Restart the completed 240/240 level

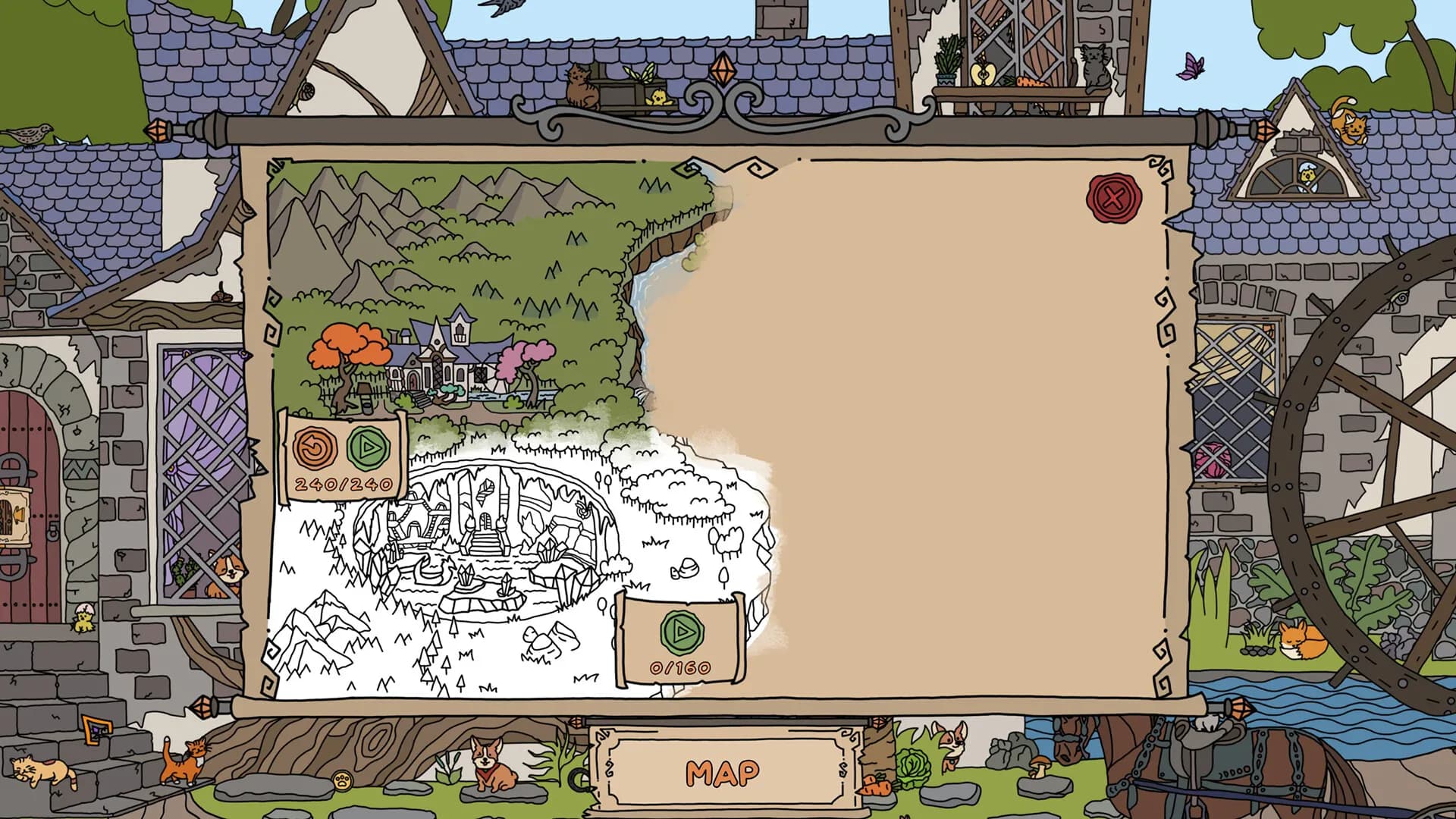312,449
